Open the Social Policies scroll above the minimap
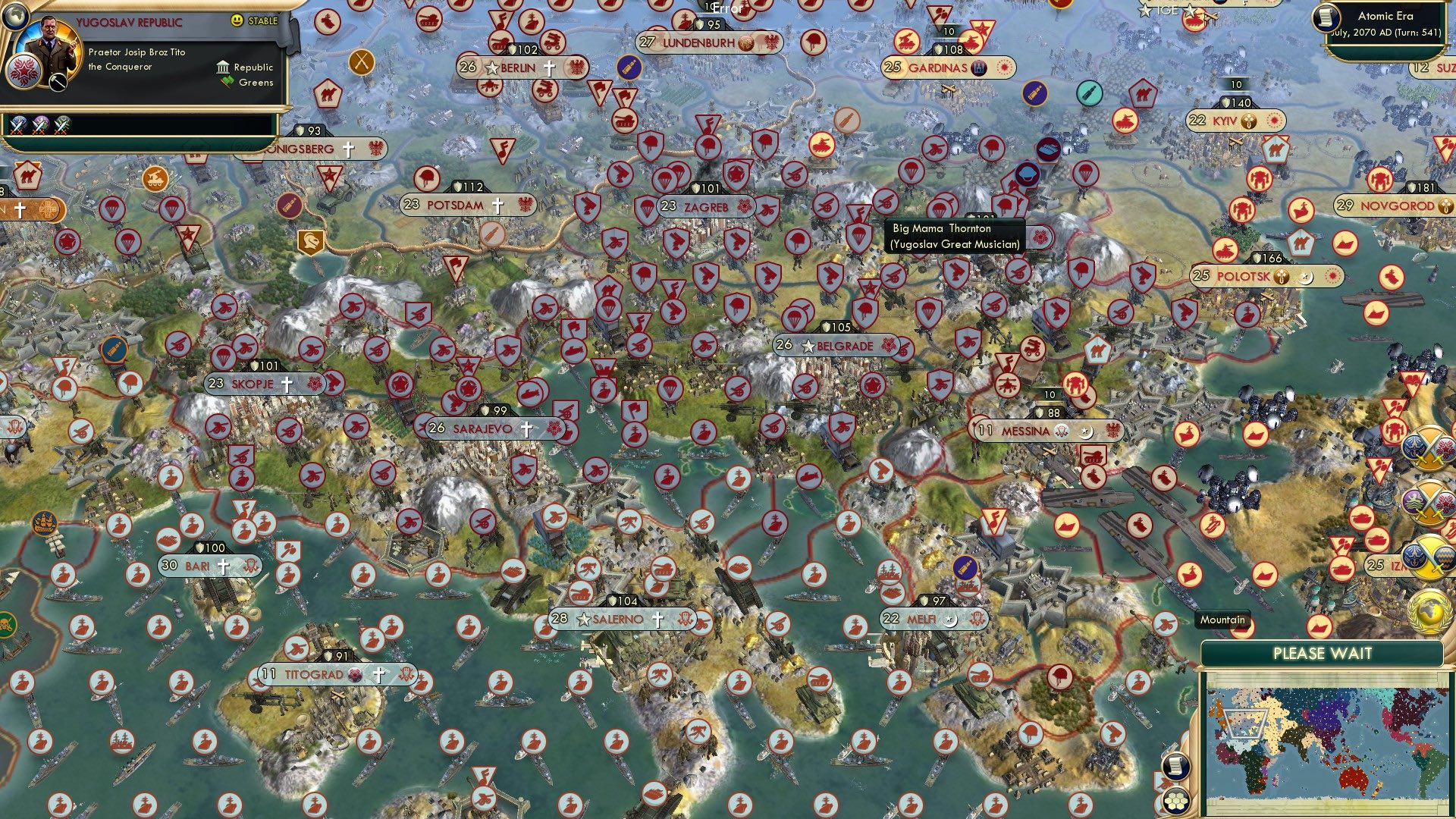Viewport: 1456px width, 819px height. [1177, 766]
